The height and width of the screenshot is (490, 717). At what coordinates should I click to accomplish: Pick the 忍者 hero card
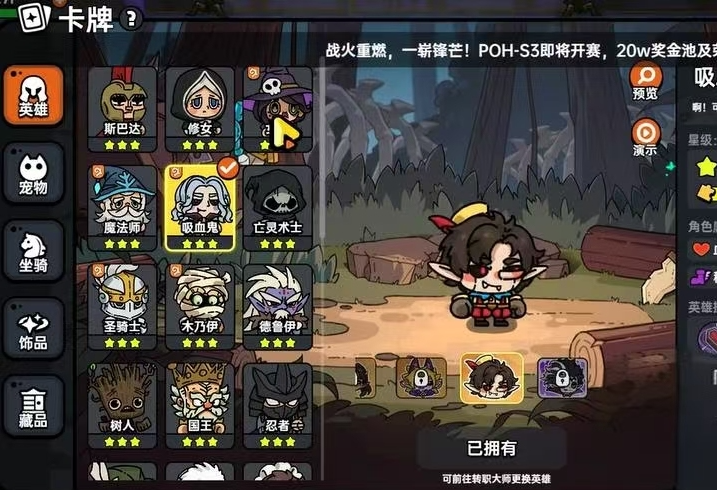point(277,403)
